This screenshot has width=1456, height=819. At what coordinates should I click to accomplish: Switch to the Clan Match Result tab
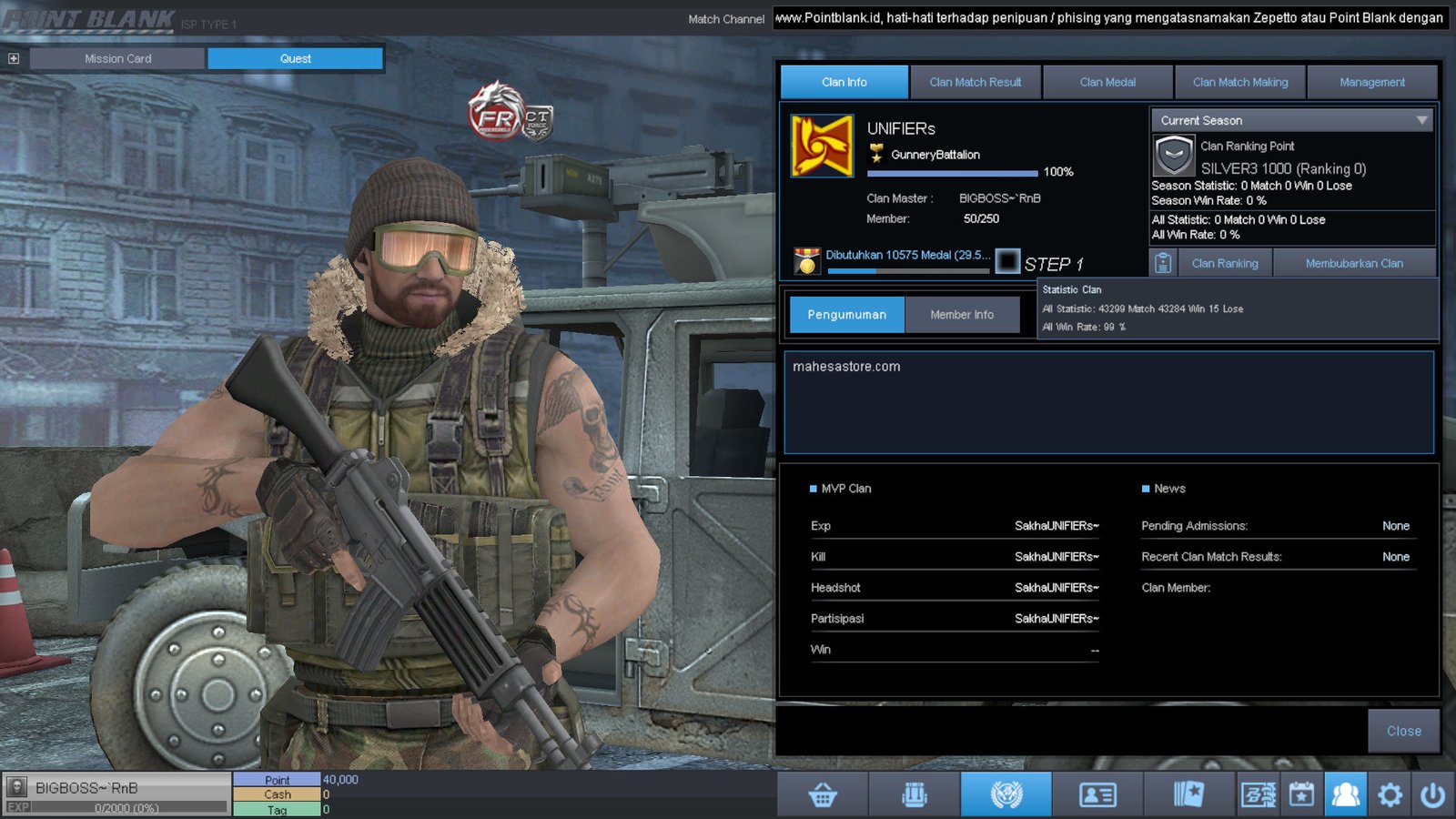[x=976, y=82]
